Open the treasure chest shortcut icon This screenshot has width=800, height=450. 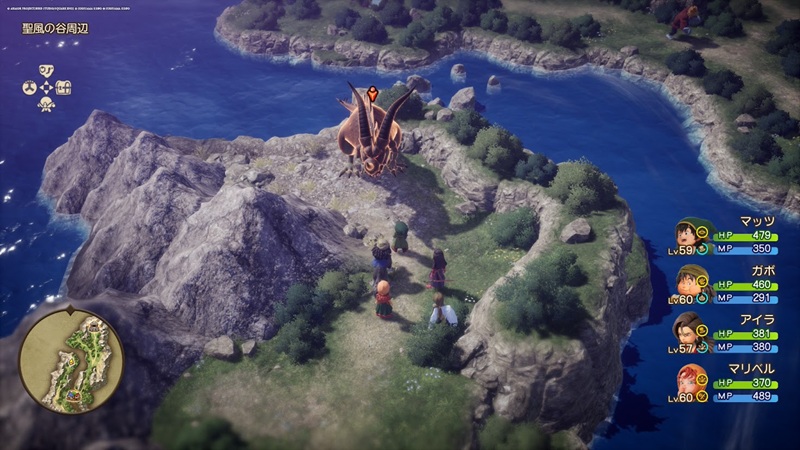coord(65,87)
